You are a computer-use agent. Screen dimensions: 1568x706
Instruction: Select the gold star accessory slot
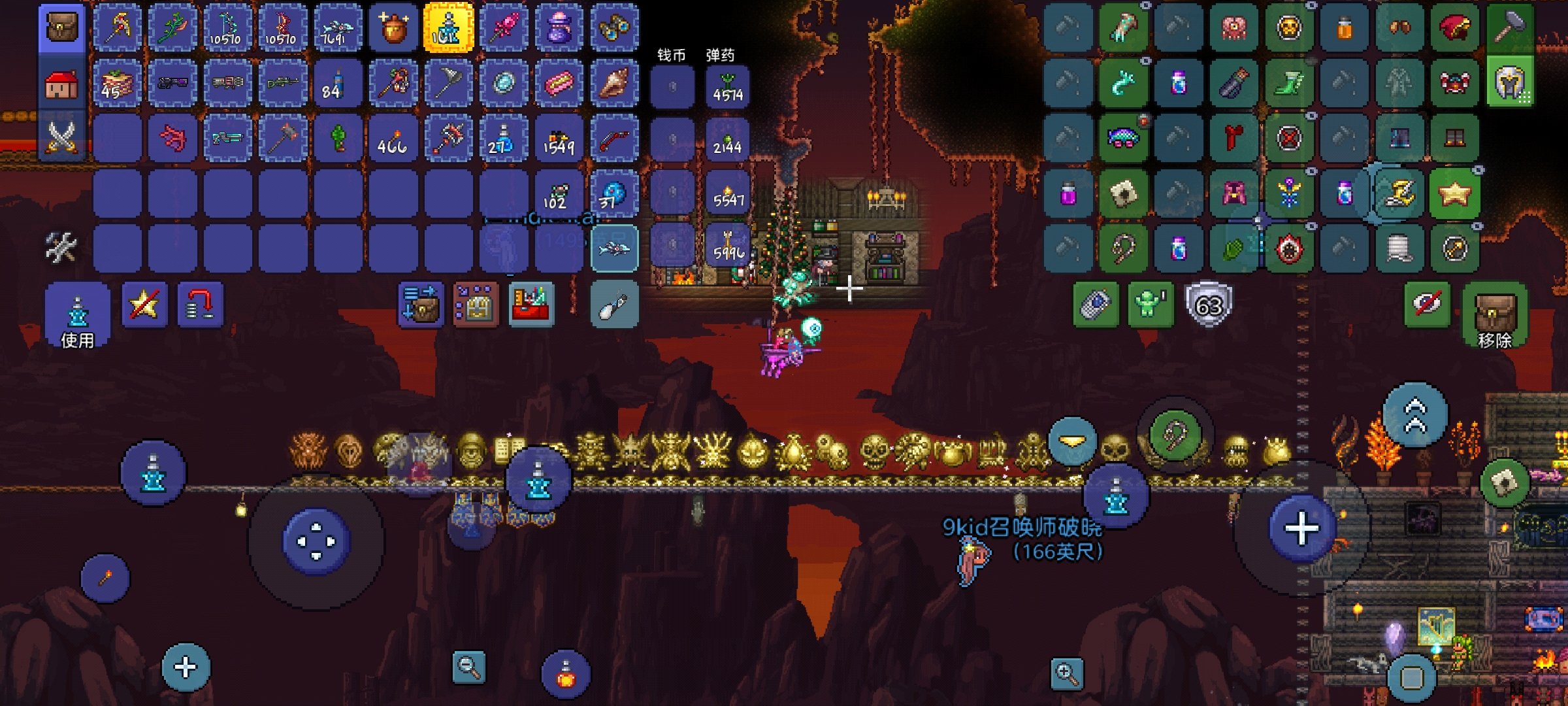[x=1454, y=193]
